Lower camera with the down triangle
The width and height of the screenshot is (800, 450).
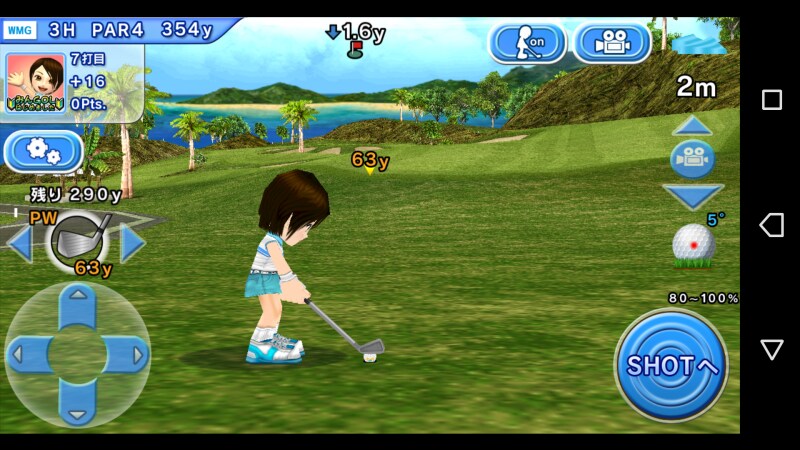pyautogui.click(x=692, y=195)
